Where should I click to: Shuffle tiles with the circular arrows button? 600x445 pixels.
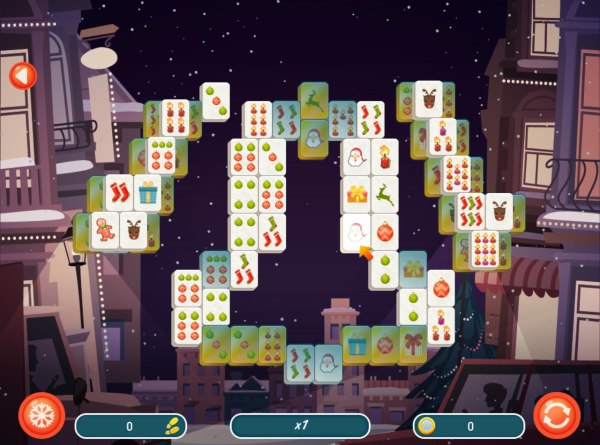pyautogui.click(x=557, y=413)
